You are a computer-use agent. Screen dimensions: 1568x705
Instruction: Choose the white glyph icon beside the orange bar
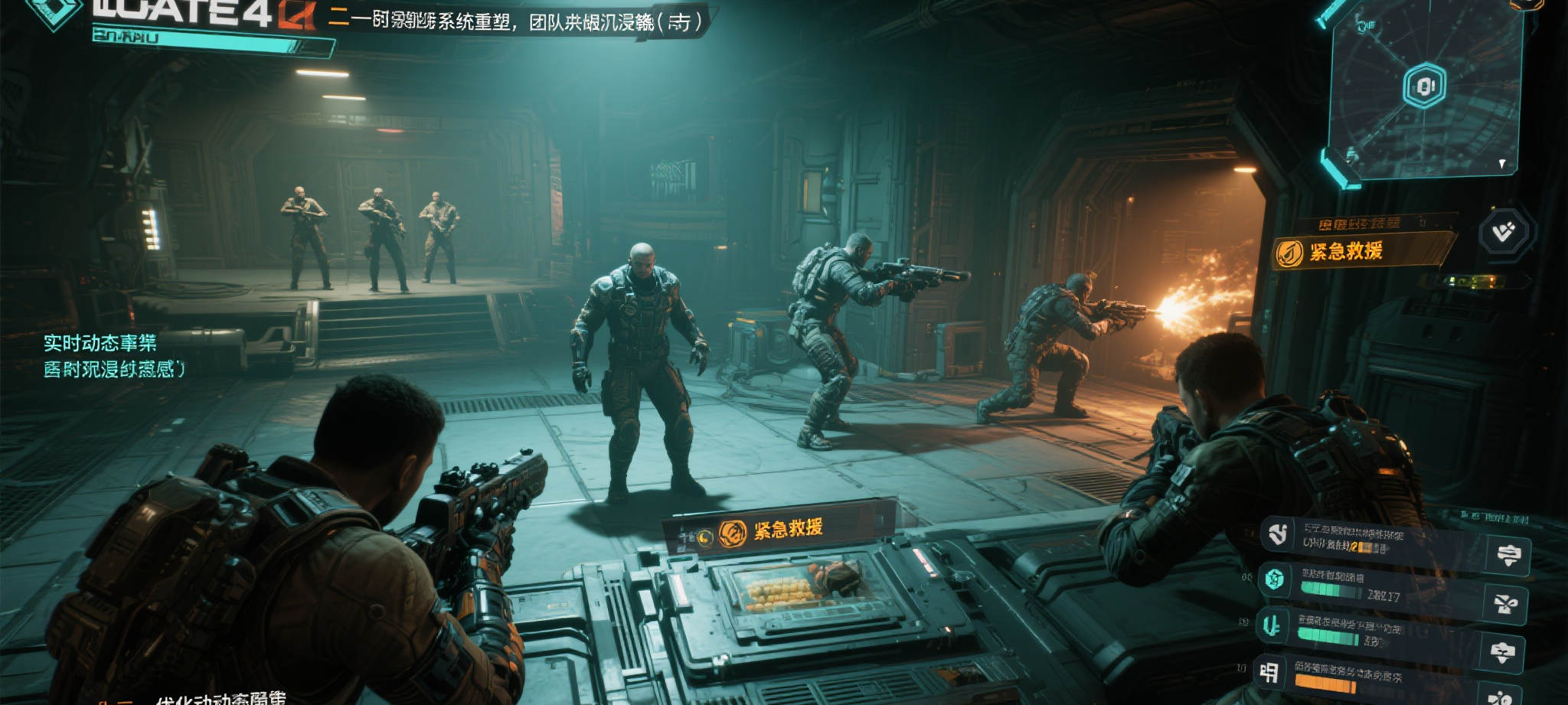[x=1269, y=672]
